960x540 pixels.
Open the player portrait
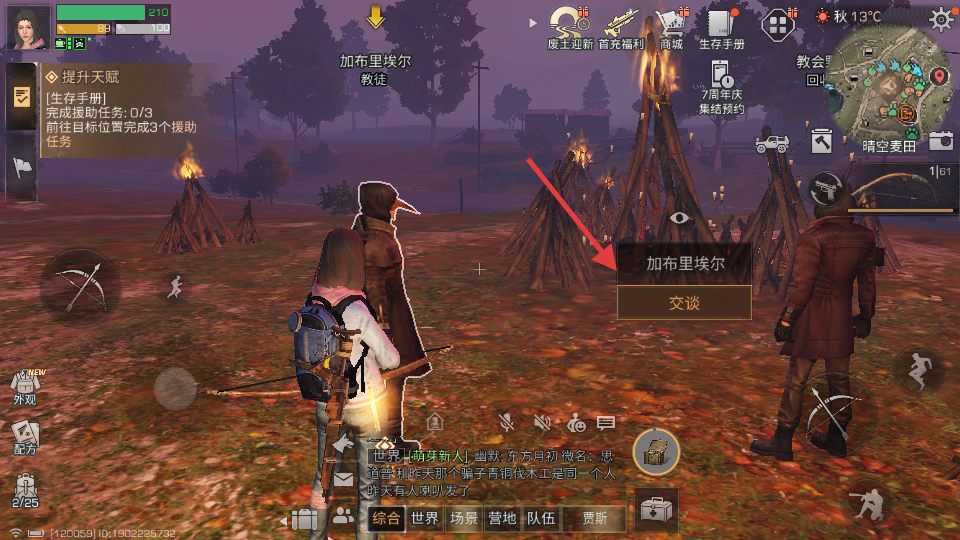[28, 26]
